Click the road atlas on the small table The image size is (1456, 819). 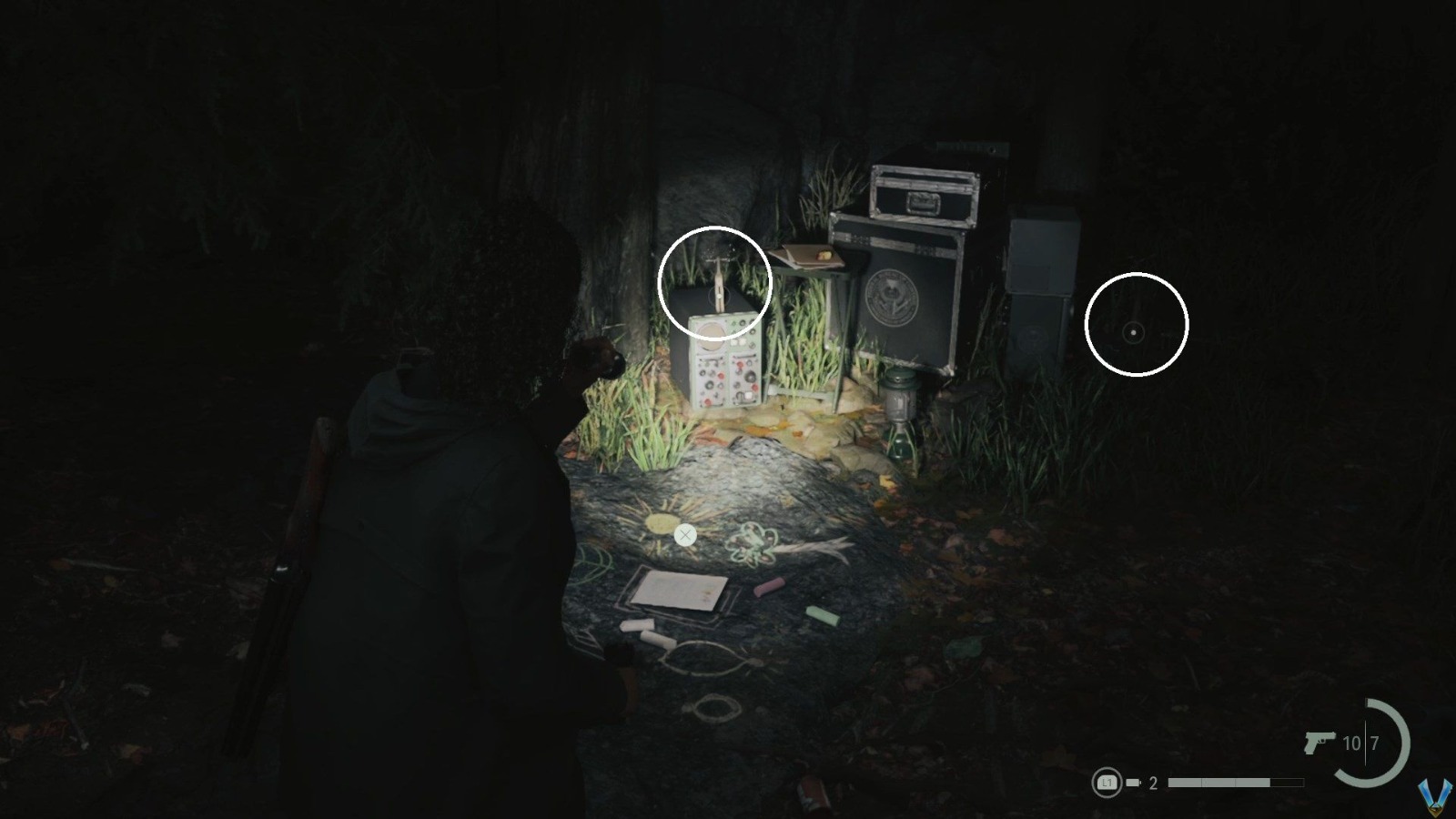click(809, 258)
